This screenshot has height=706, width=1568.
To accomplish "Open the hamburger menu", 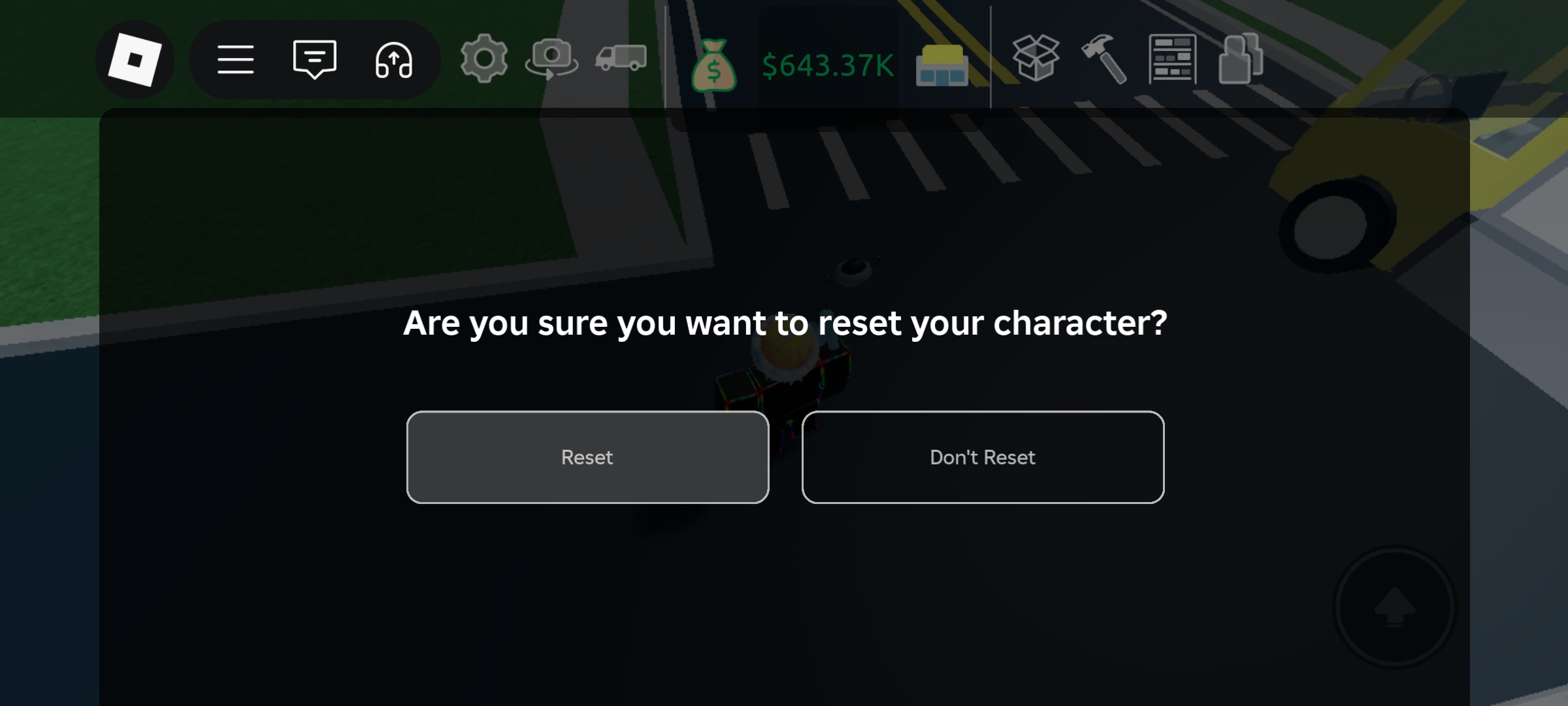I will [x=237, y=59].
